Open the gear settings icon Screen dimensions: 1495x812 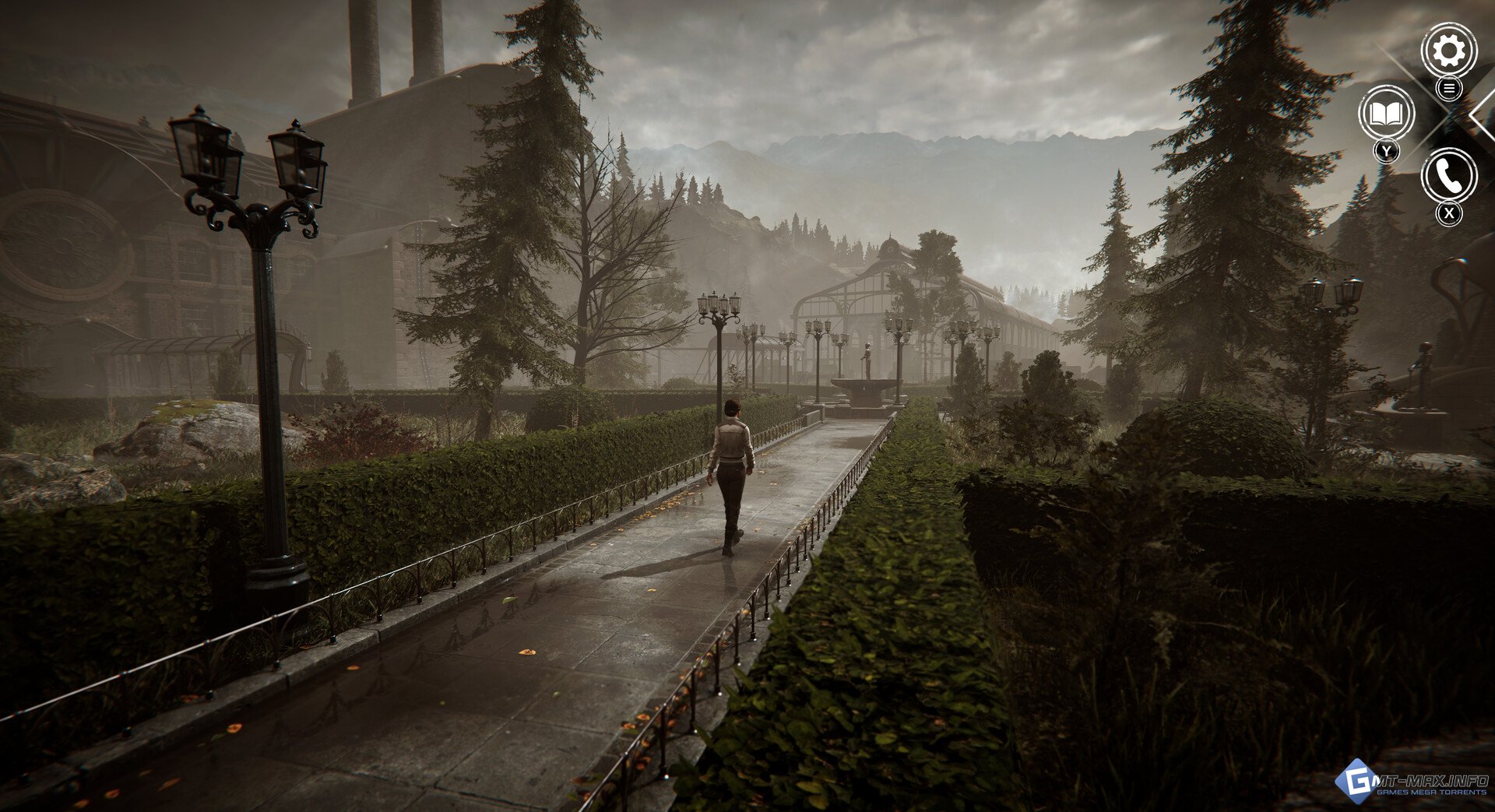point(1448,51)
